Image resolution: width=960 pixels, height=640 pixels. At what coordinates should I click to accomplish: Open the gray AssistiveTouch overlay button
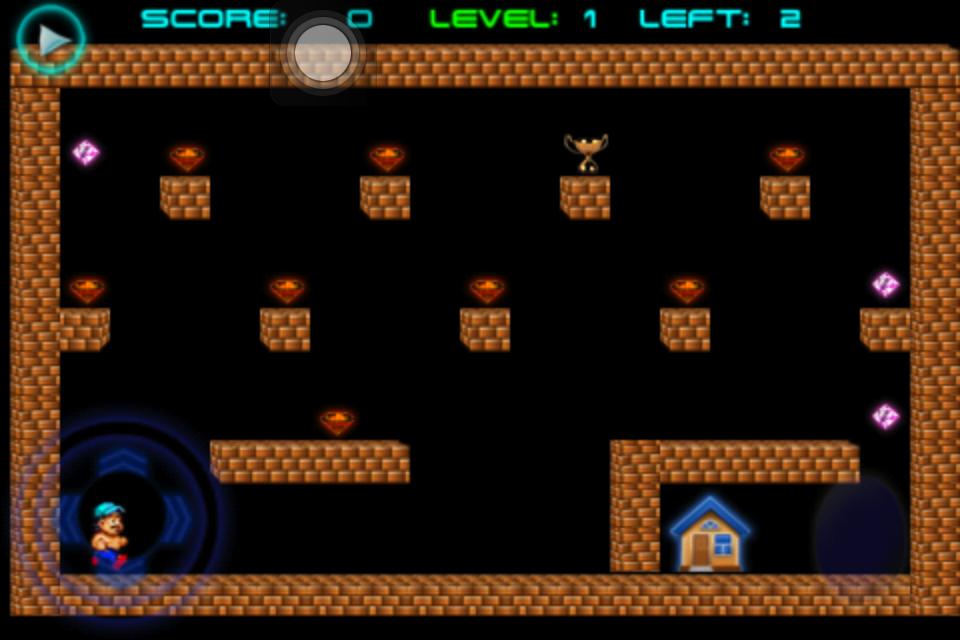323,53
